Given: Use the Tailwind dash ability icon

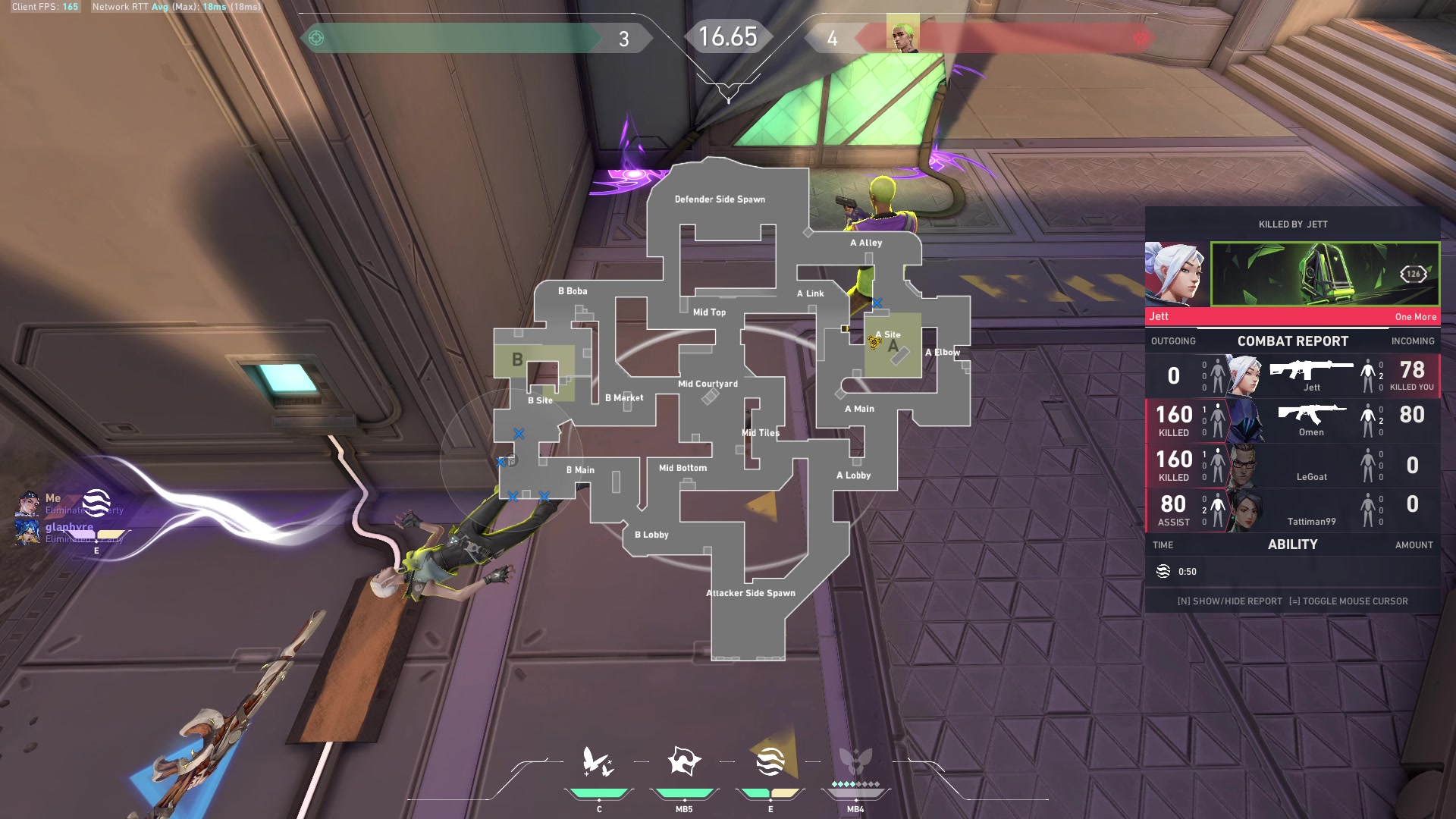Looking at the screenshot, I should point(770,762).
